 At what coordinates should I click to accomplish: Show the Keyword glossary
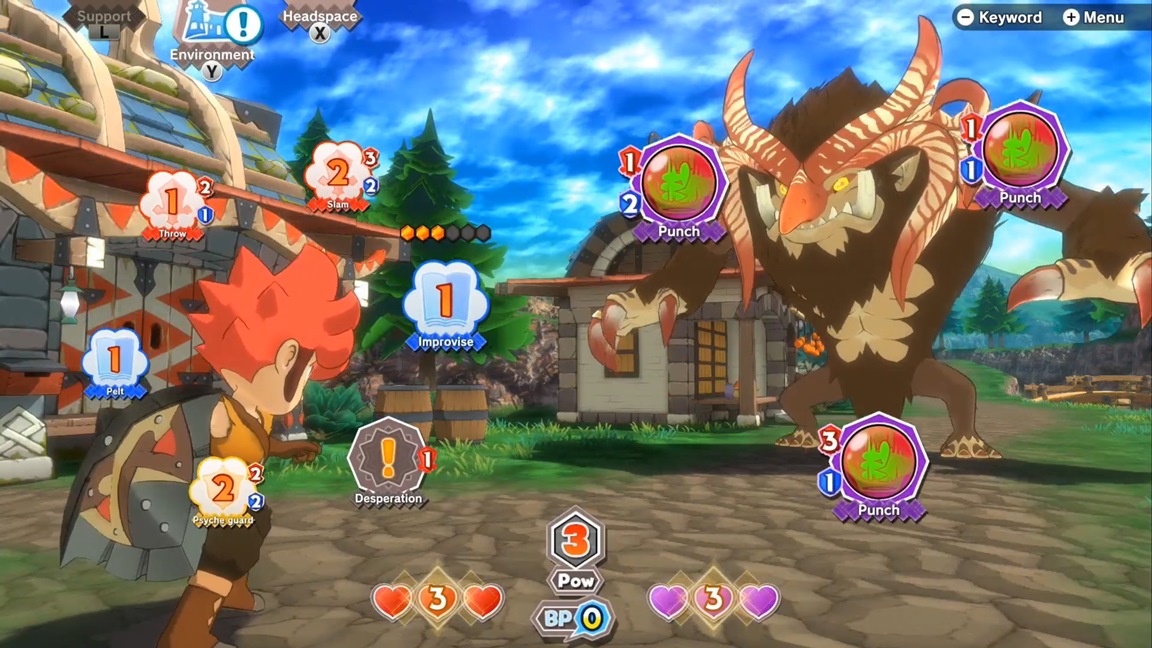1000,17
